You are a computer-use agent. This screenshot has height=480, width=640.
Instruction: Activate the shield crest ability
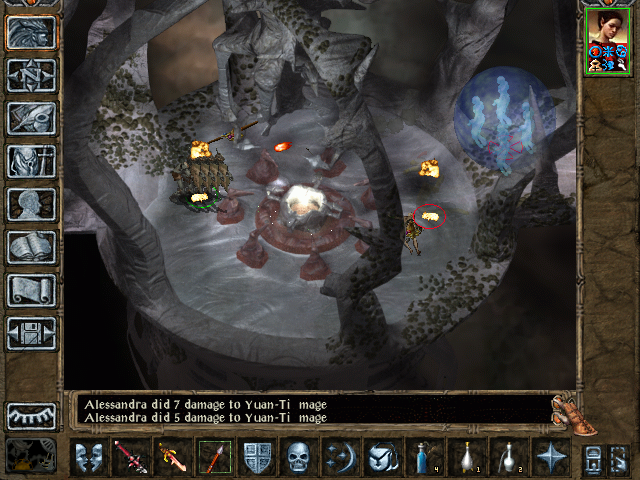257,458
